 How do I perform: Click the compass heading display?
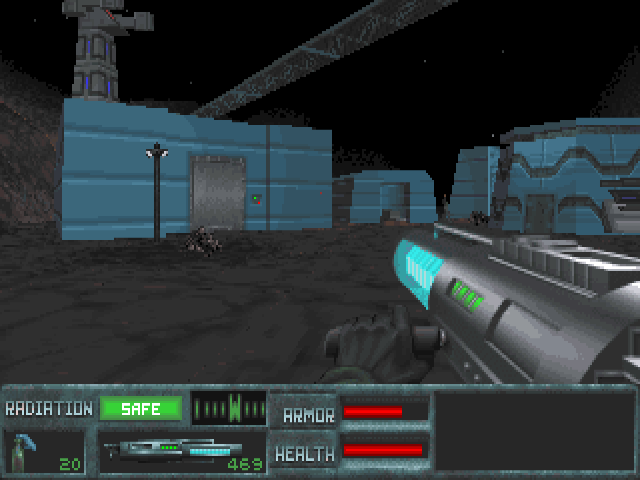[x=229, y=408]
